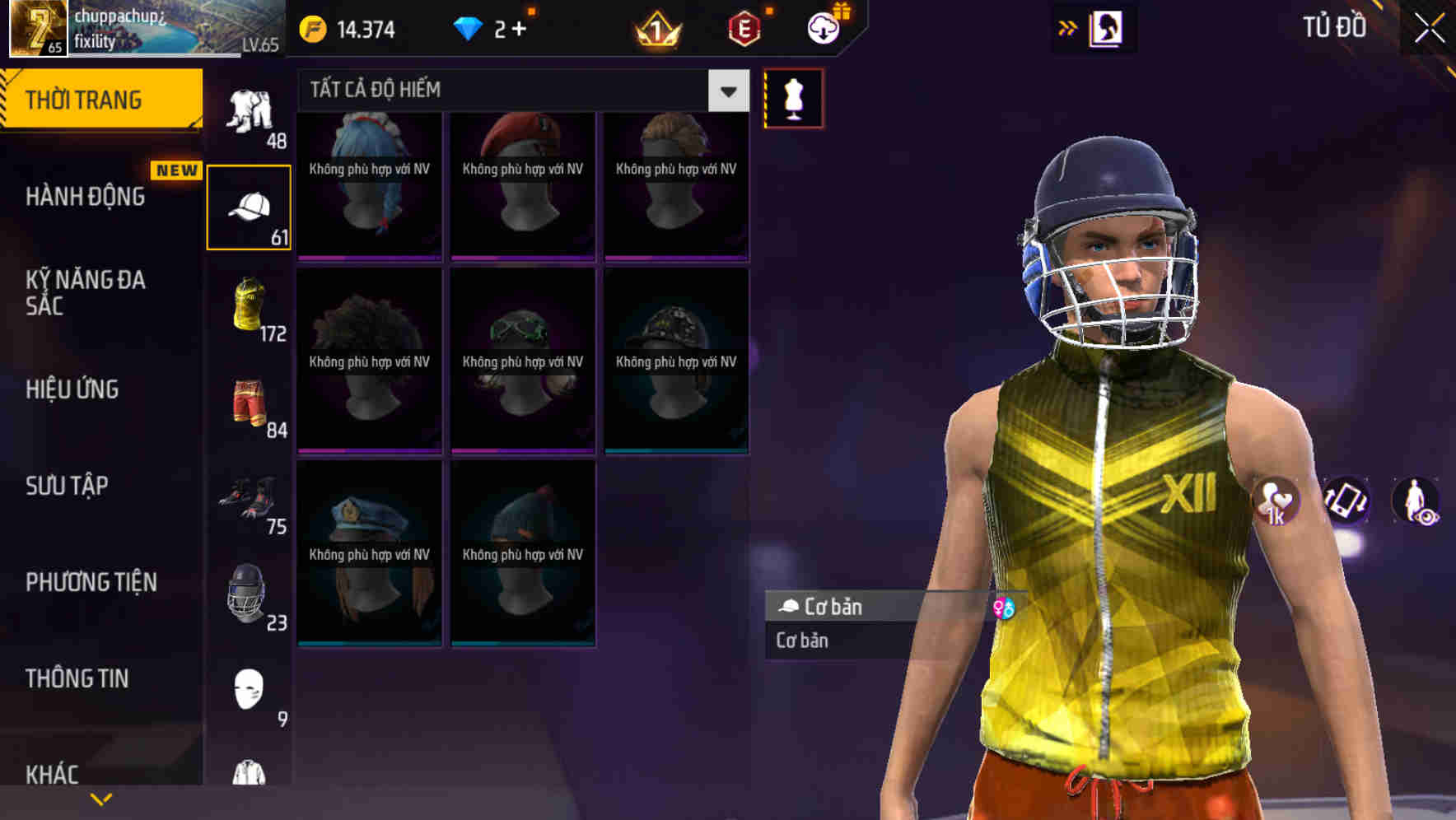Toggle the gender switch on Cơ bản item

click(x=1004, y=608)
